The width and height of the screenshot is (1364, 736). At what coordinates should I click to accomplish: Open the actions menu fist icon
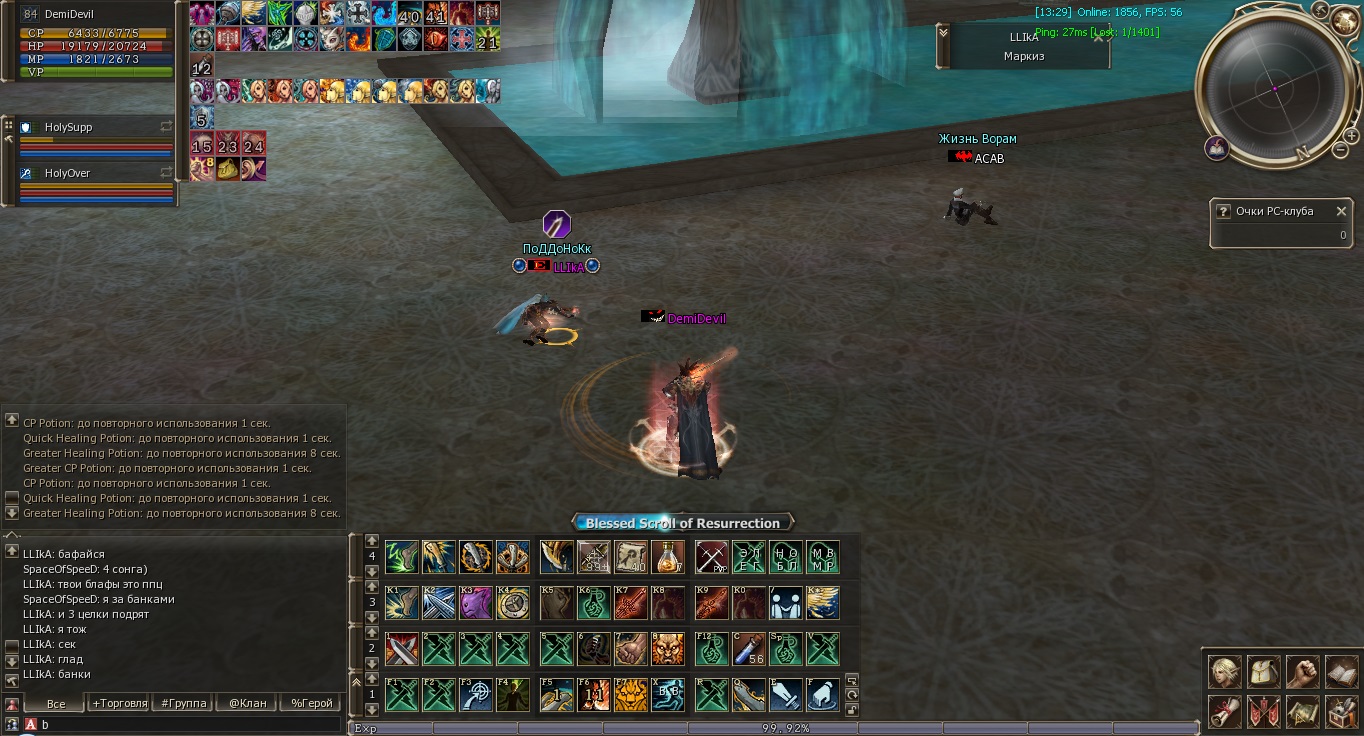coord(1302,672)
